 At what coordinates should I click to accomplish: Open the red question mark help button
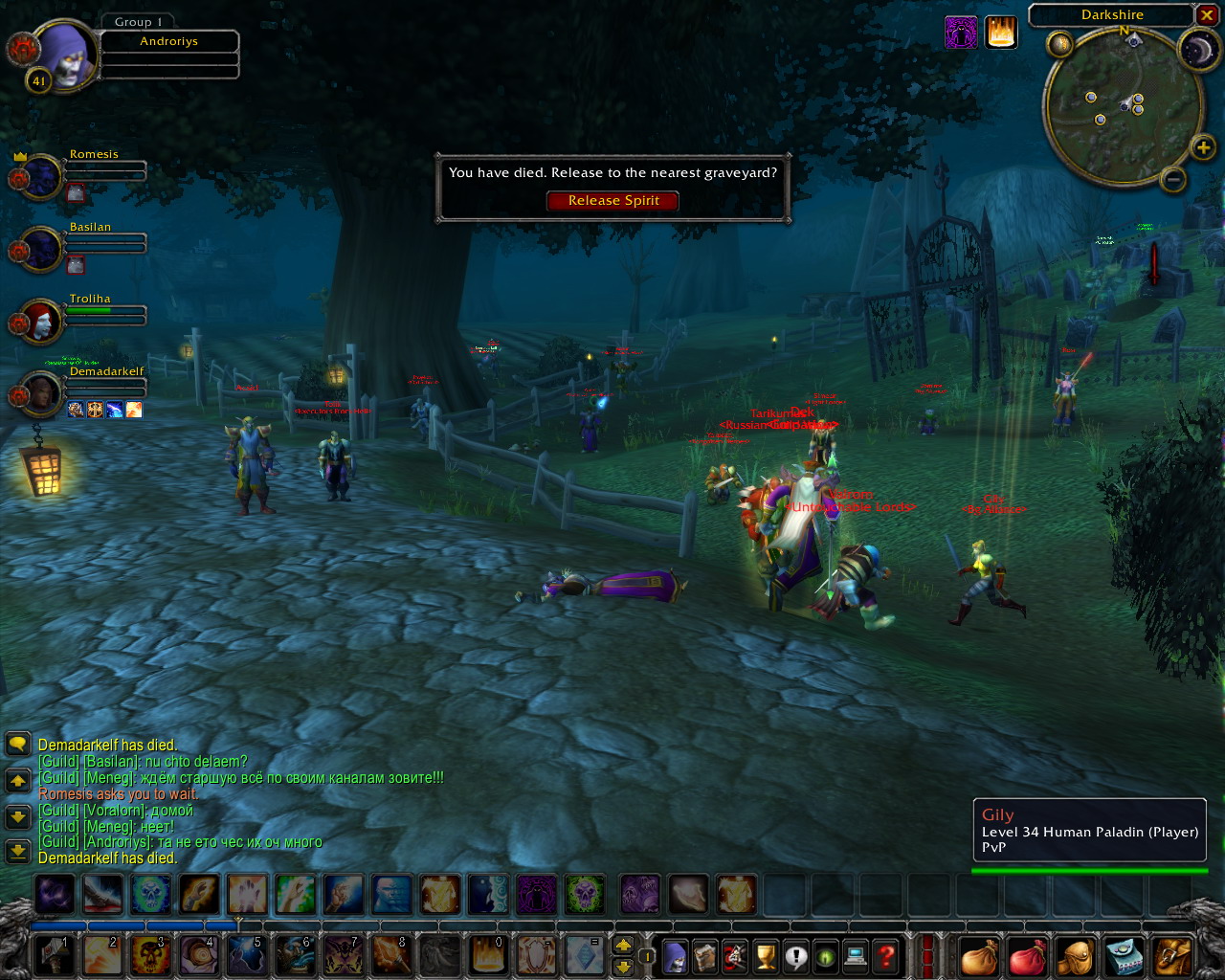tap(886, 956)
